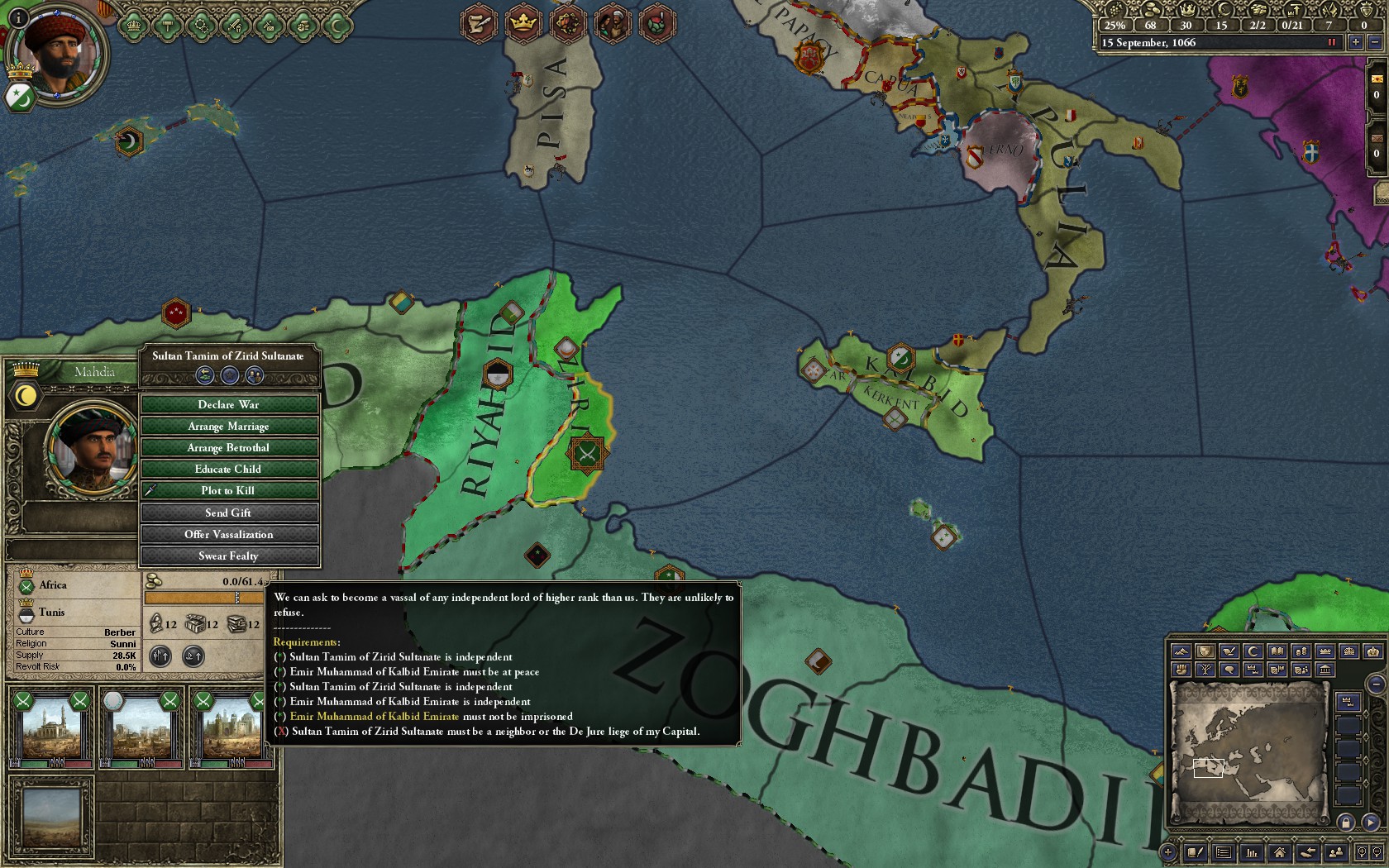This screenshot has height=868, width=1389.
Task: Open the religion map mode crescent icon
Action: (1252, 651)
